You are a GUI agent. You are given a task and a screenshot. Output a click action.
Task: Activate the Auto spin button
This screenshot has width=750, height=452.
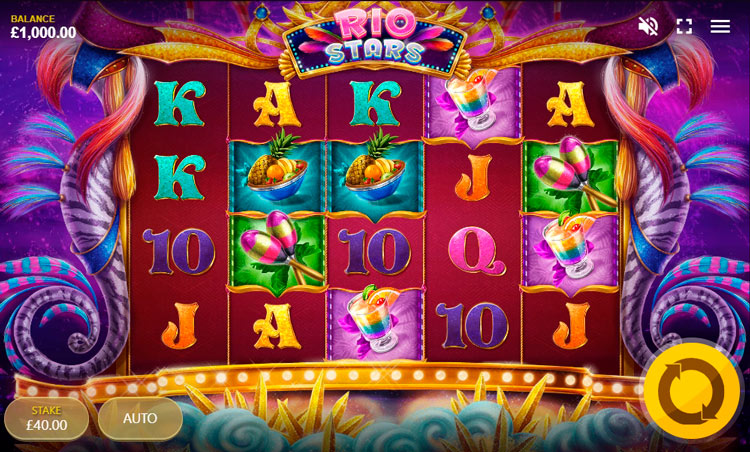coord(140,419)
